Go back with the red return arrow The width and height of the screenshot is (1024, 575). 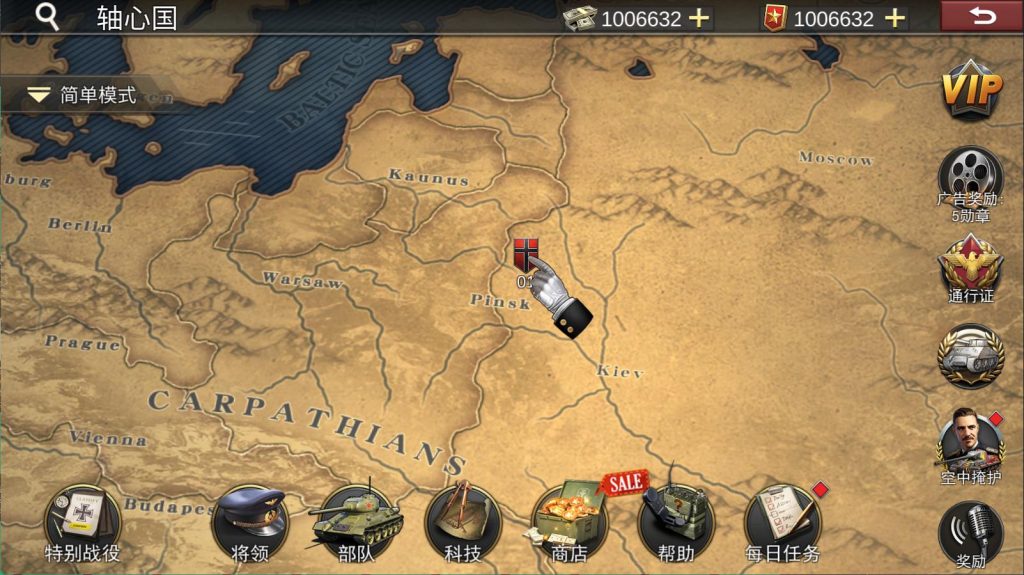[x=982, y=16]
